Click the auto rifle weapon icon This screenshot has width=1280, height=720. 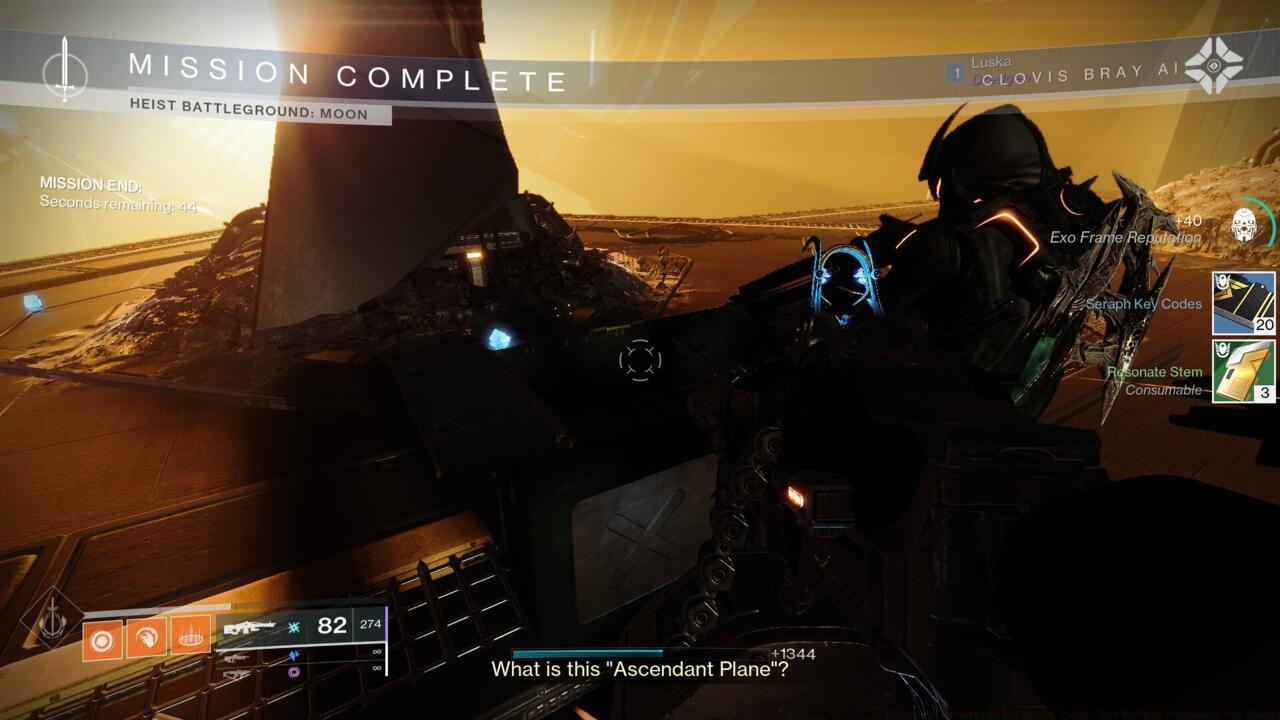coord(248,627)
